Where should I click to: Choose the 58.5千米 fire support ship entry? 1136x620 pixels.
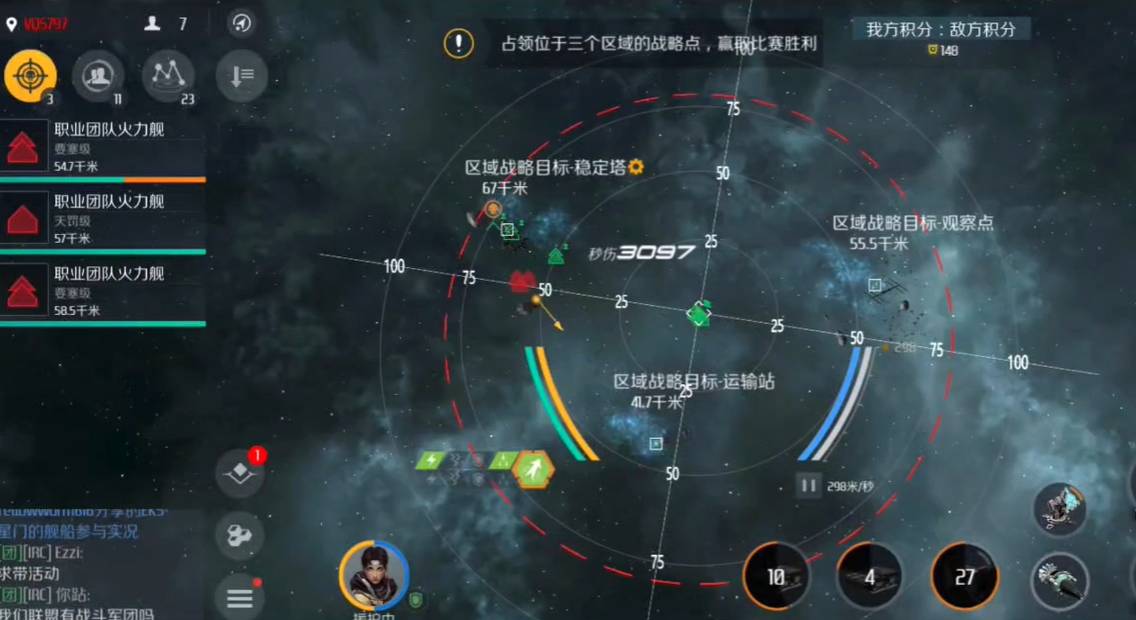(102, 291)
